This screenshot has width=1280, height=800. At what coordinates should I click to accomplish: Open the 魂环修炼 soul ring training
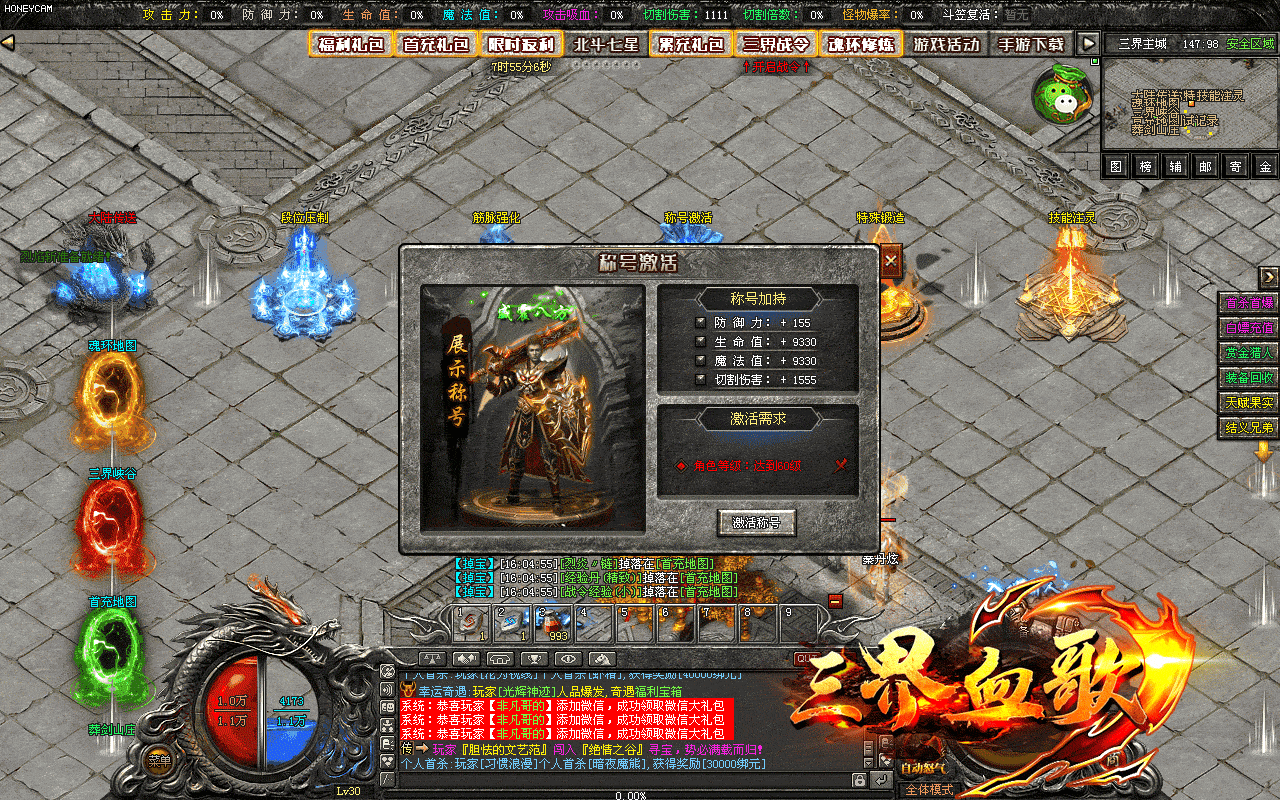(x=861, y=44)
